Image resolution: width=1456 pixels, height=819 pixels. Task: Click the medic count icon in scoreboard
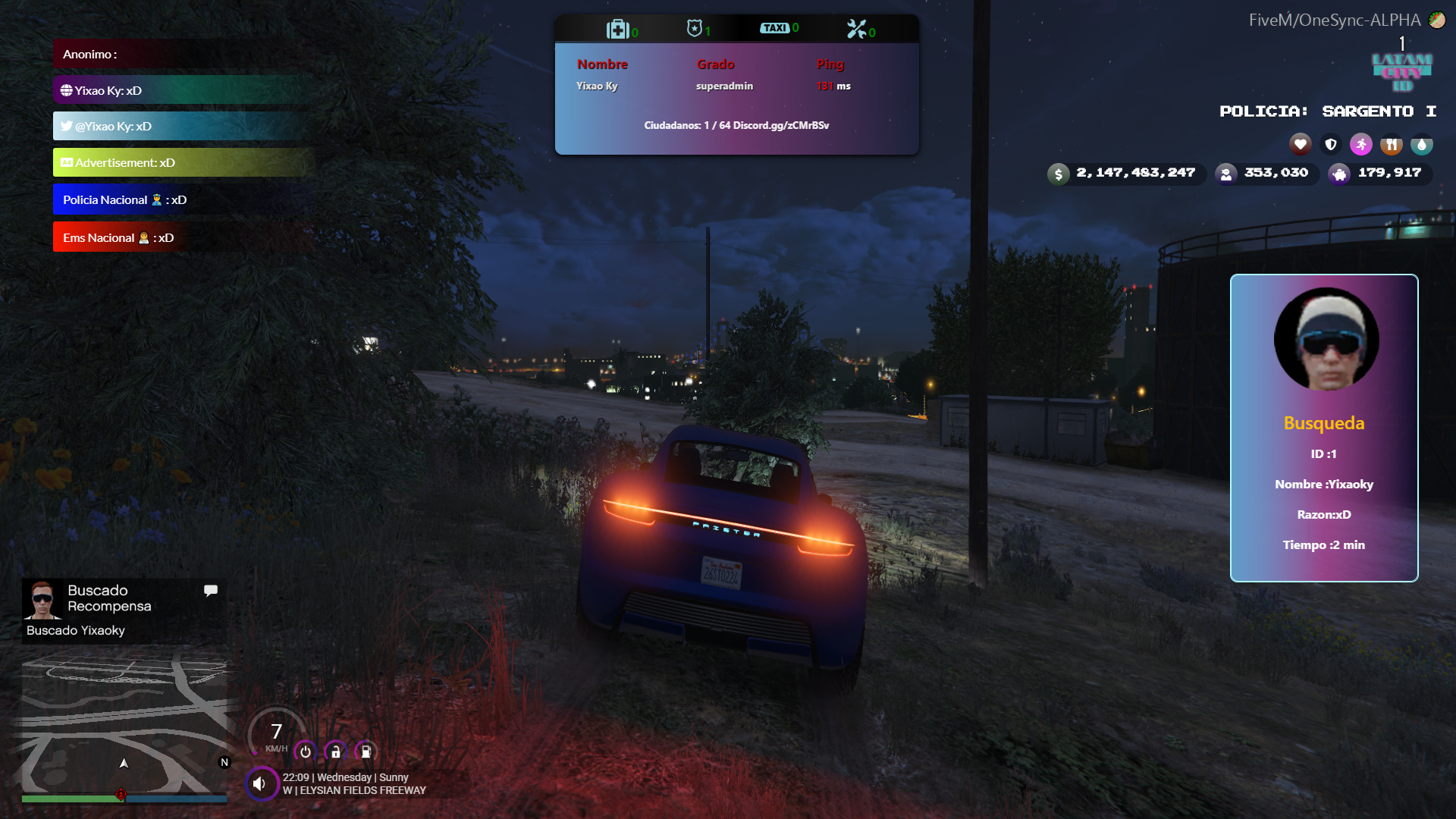(618, 30)
